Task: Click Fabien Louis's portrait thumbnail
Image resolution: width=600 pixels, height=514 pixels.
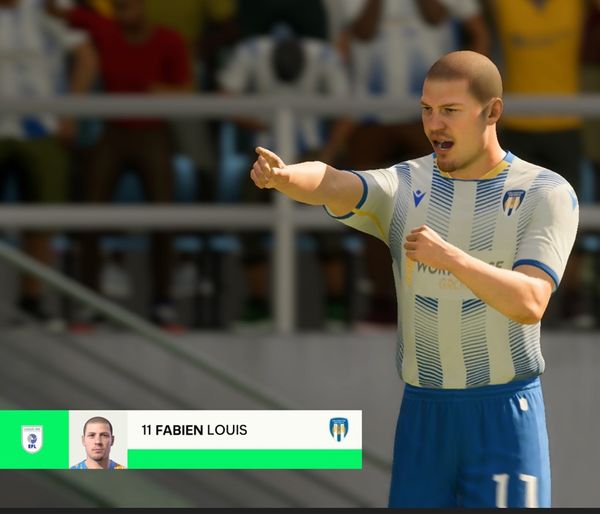Action: [x=98, y=440]
